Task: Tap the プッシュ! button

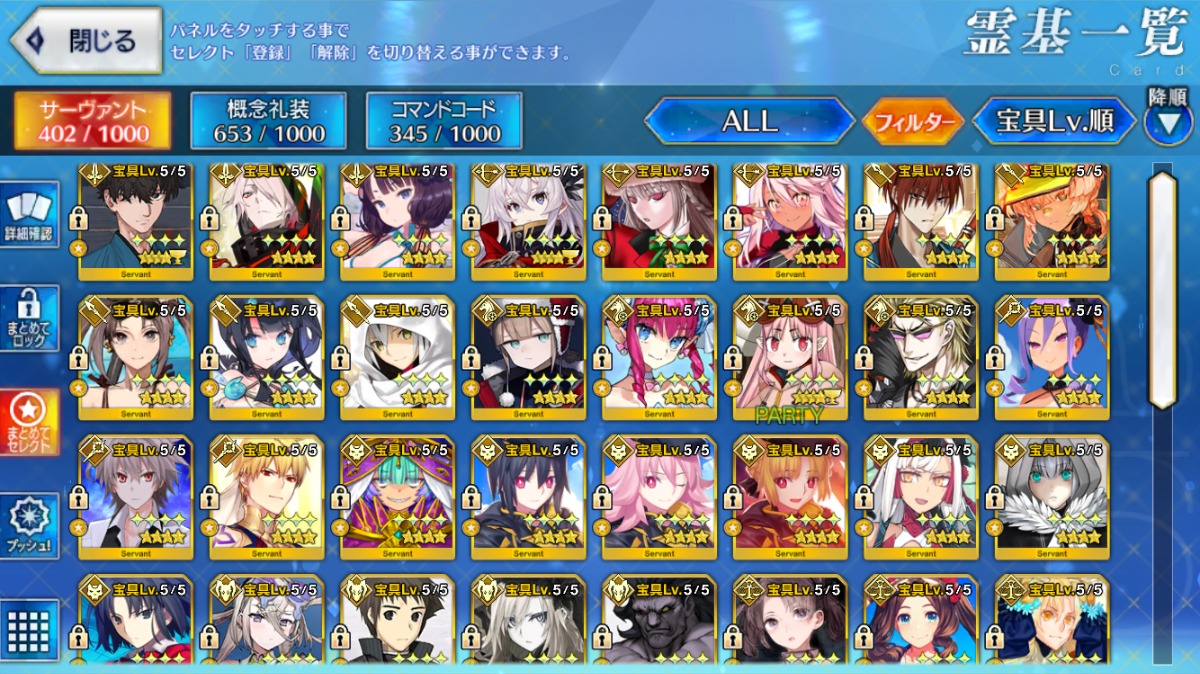Action: click(x=29, y=525)
